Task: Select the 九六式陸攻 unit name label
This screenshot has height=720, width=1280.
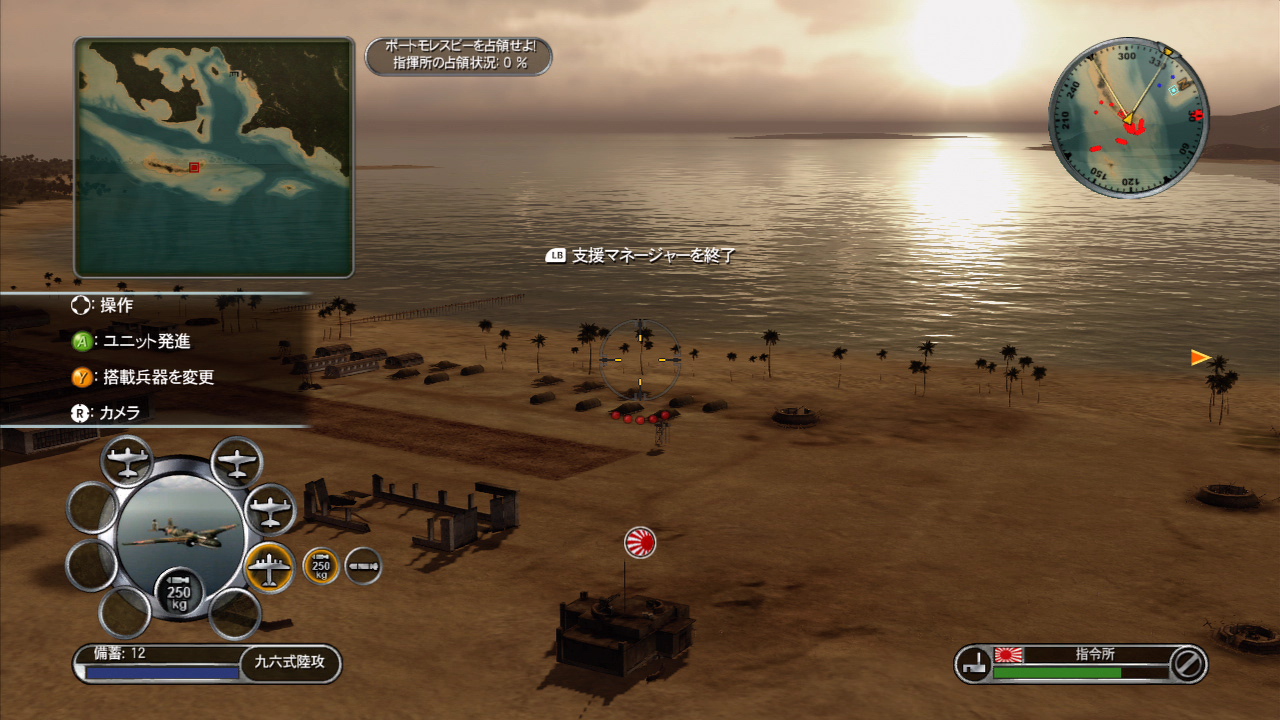Action: [291, 661]
